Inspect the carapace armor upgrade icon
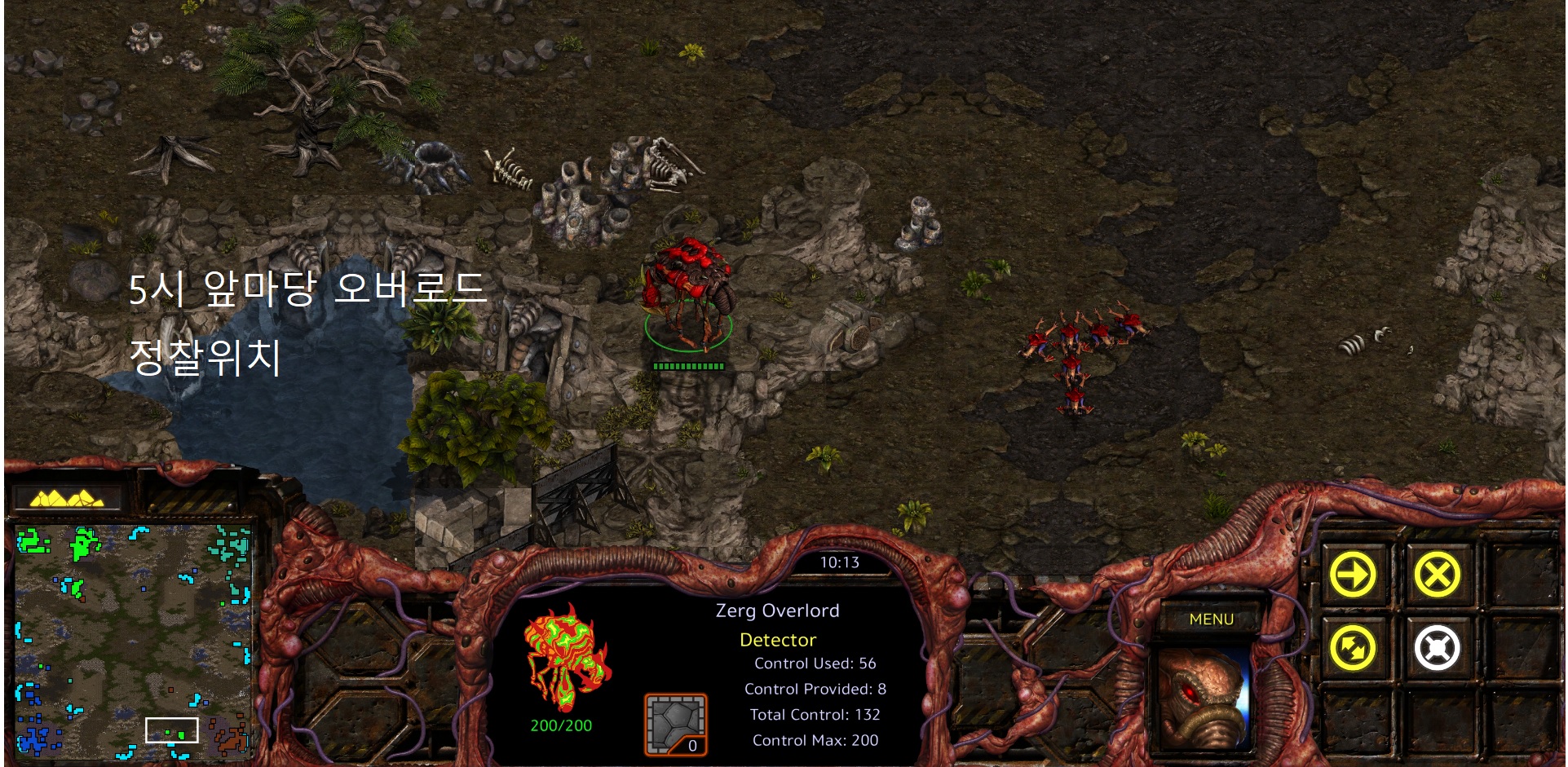Screen dimensions: 1568x767 click(x=676, y=725)
